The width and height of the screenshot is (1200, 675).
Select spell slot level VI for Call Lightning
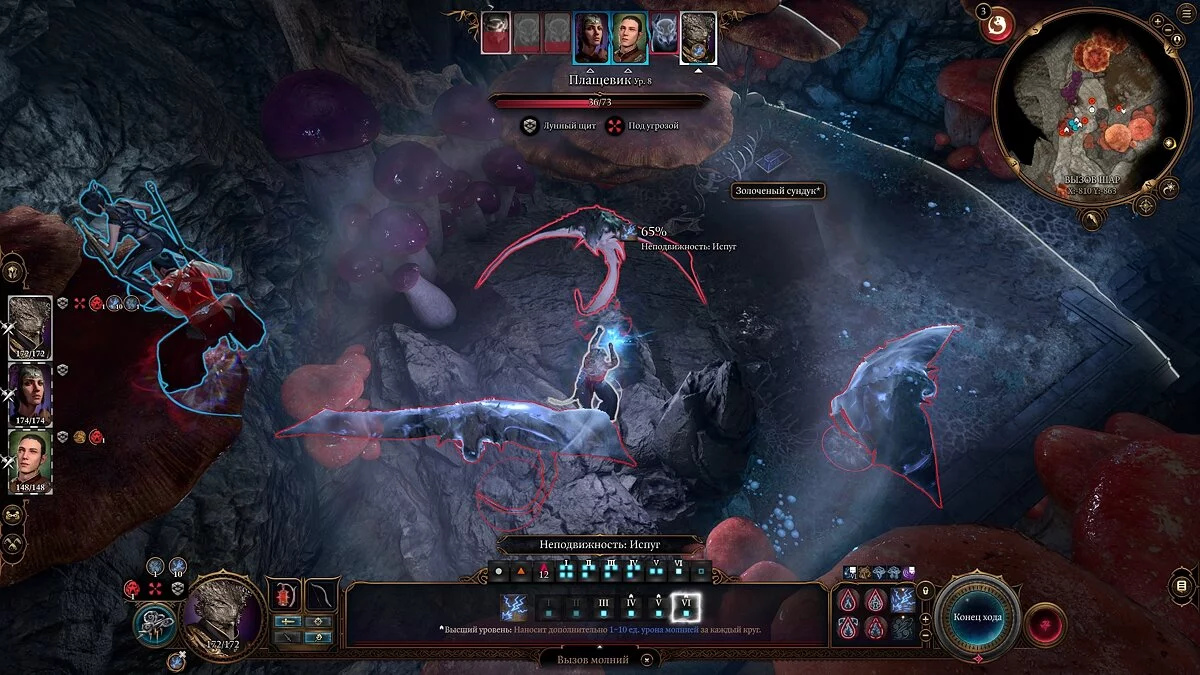point(687,607)
